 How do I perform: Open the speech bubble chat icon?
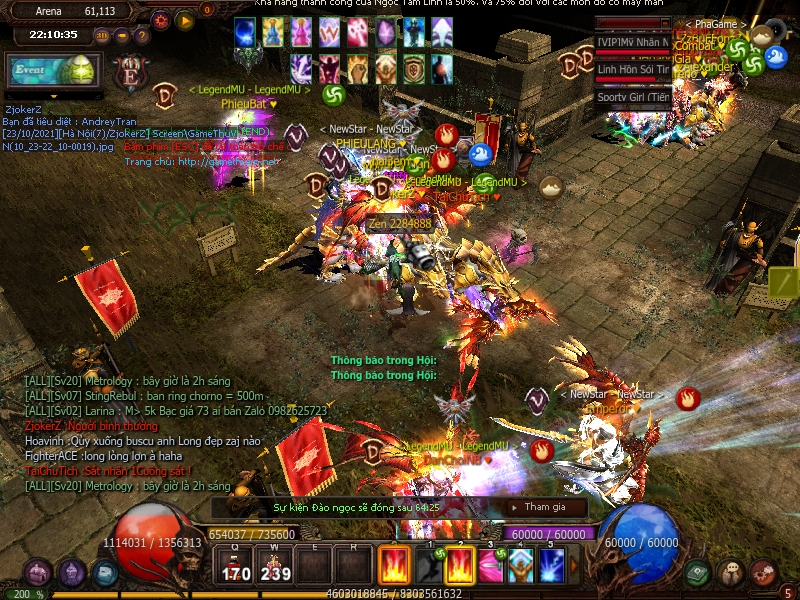pyautogui.click(x=730, y=572)
